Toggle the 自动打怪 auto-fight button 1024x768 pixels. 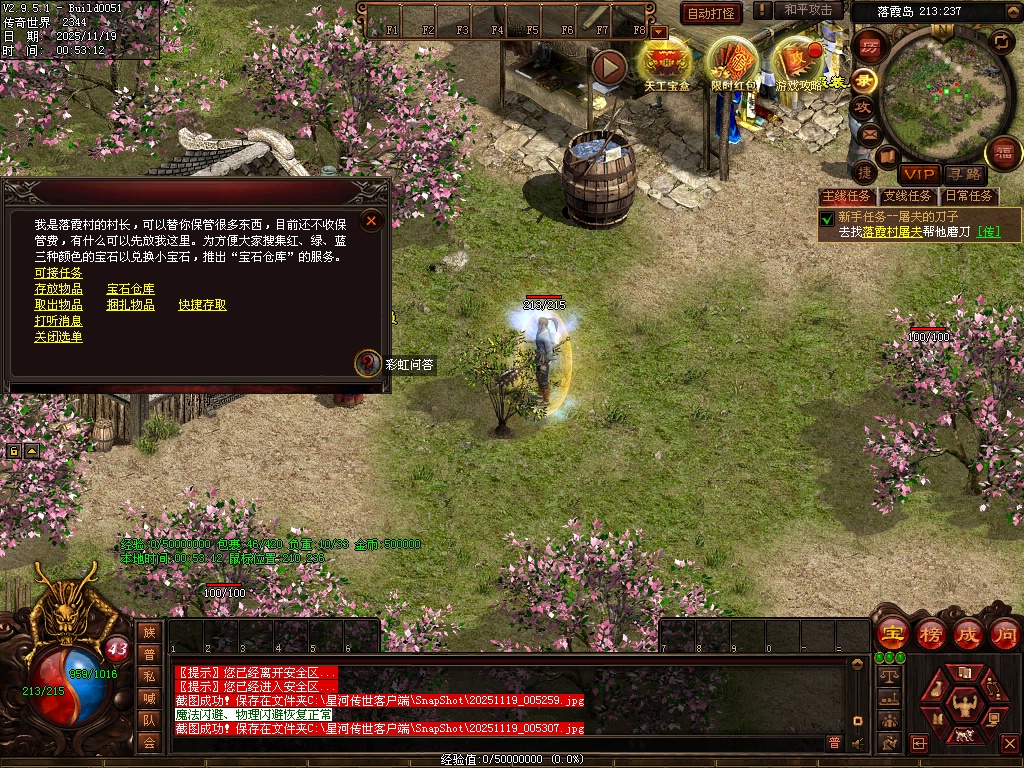point(710,13)
